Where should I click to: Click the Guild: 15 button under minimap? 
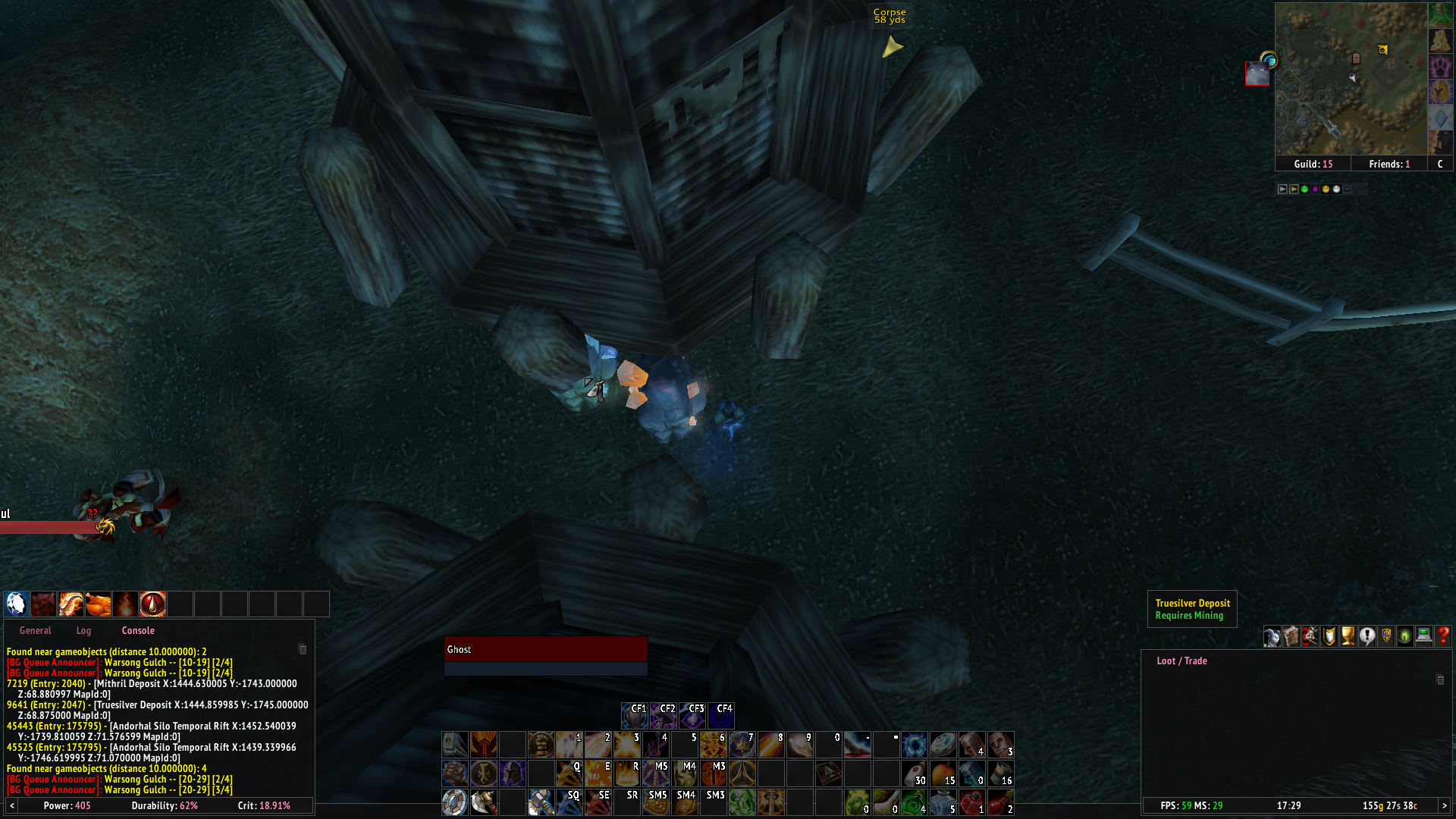click(x=1314, y=164)
